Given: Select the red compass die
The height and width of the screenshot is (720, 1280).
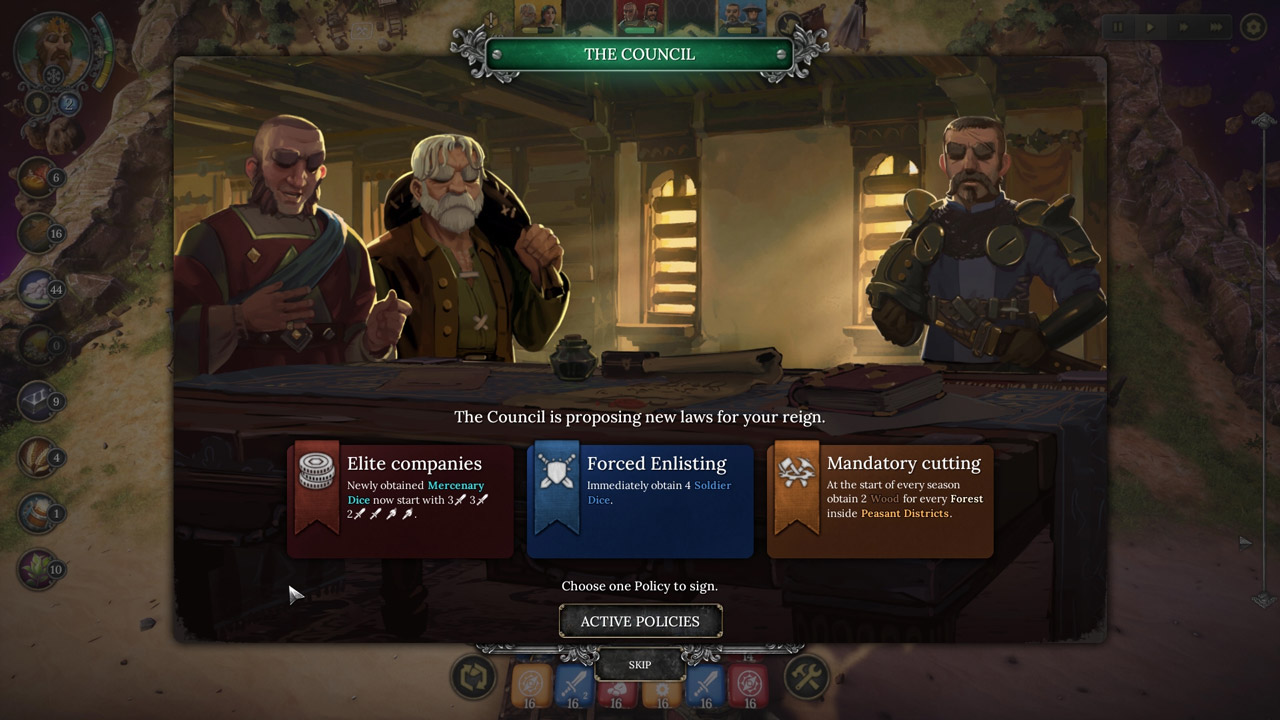Looking at the screenshot, I should pyautogui.click(x=749, y=686).
